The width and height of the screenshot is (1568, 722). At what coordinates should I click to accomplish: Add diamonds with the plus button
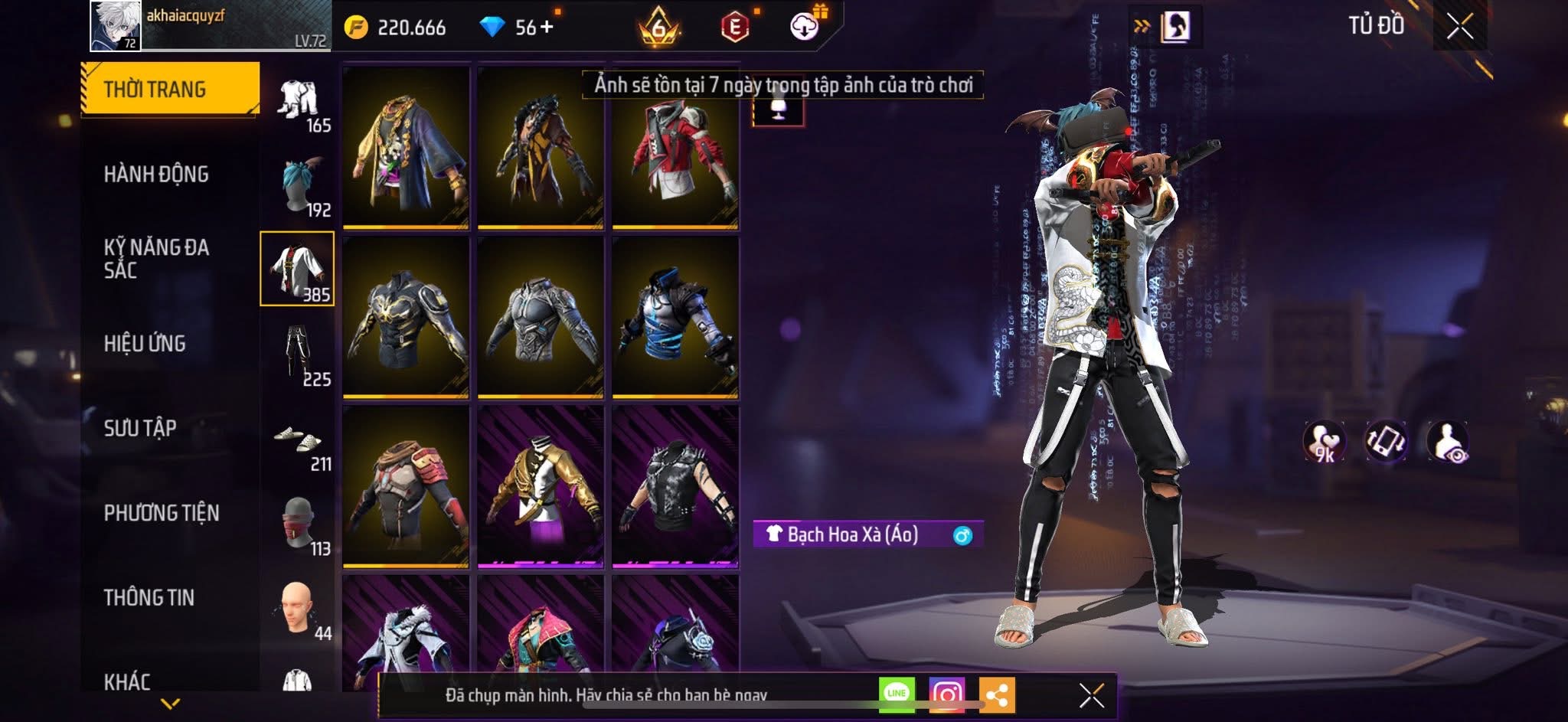point(547,28)
